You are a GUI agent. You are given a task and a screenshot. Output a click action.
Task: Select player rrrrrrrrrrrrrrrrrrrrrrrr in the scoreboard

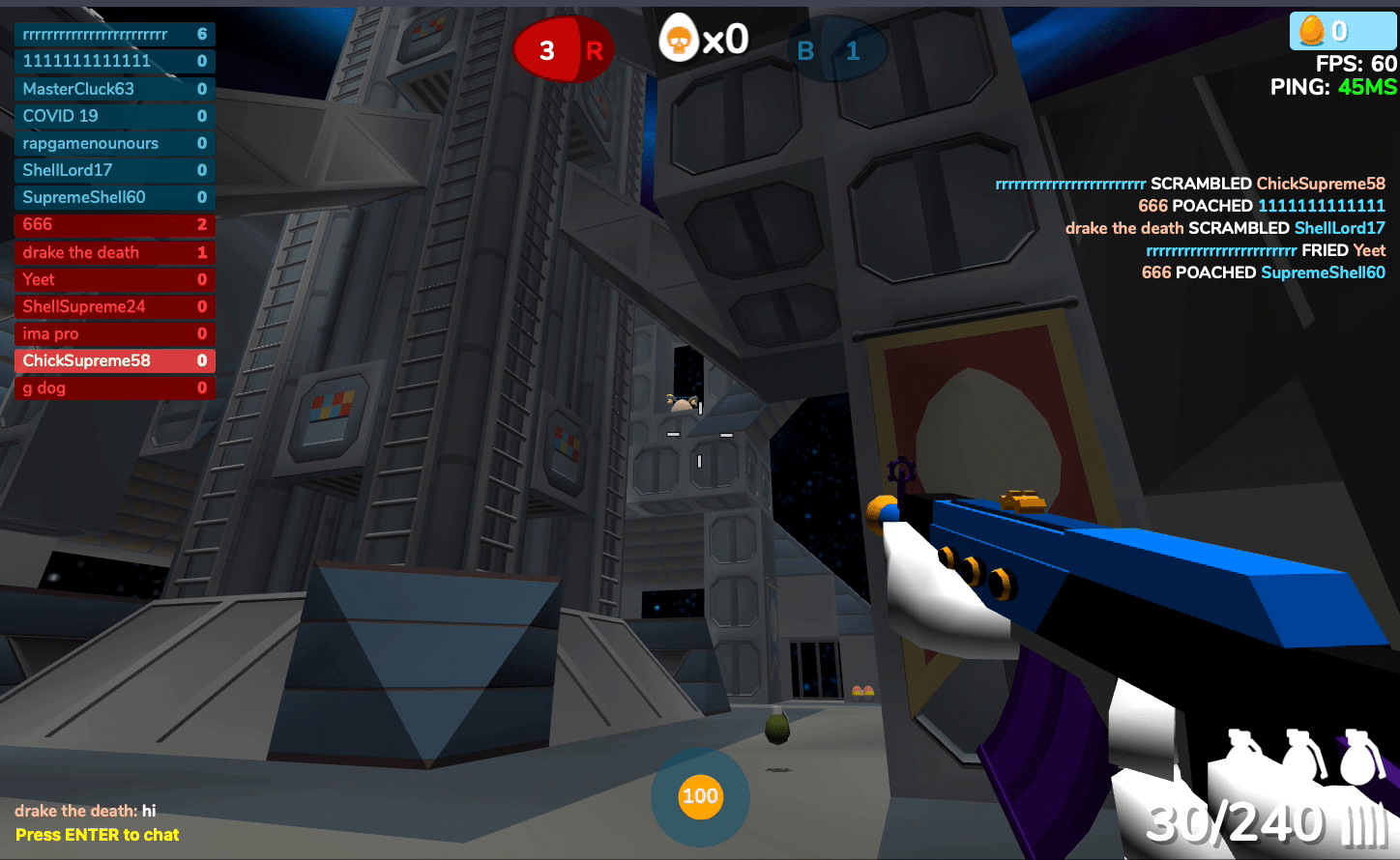(114, 35)
